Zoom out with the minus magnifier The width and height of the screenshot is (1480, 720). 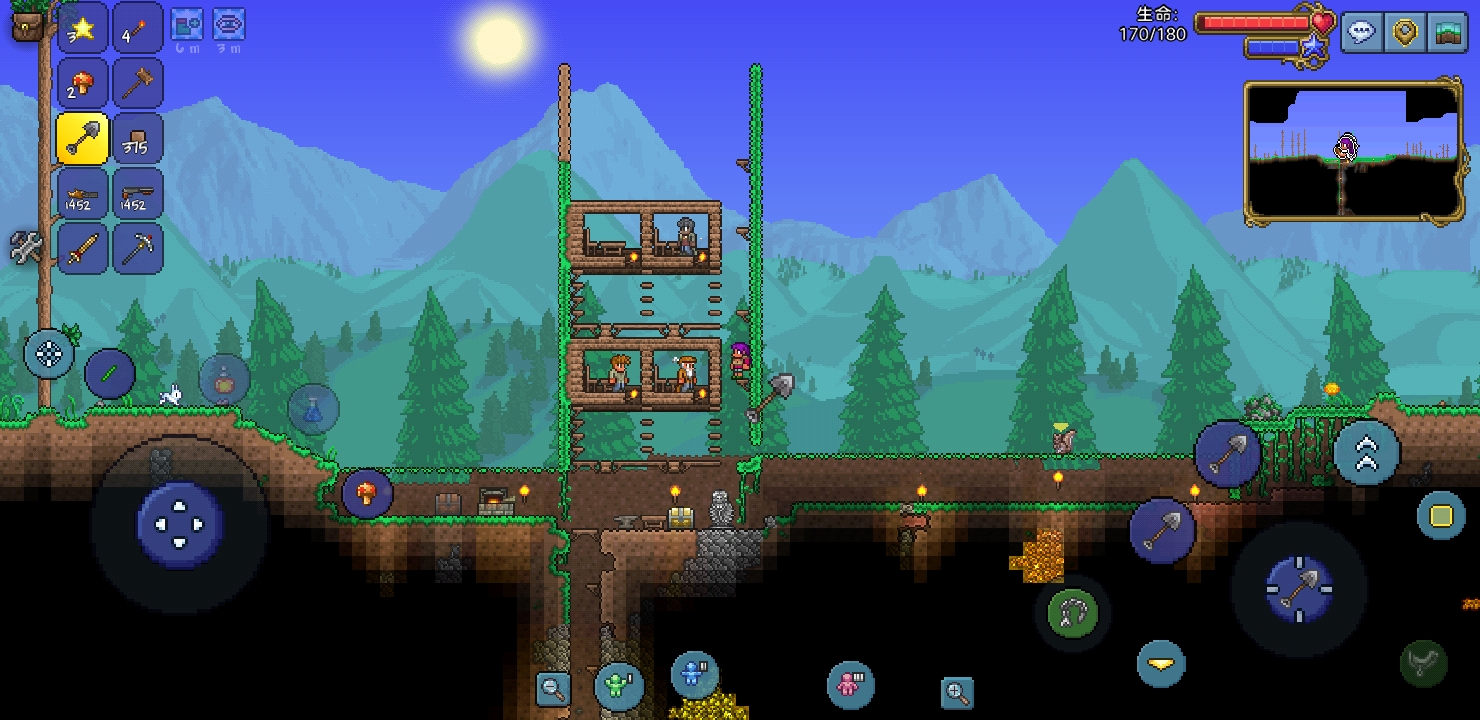(x=552, y=688)
